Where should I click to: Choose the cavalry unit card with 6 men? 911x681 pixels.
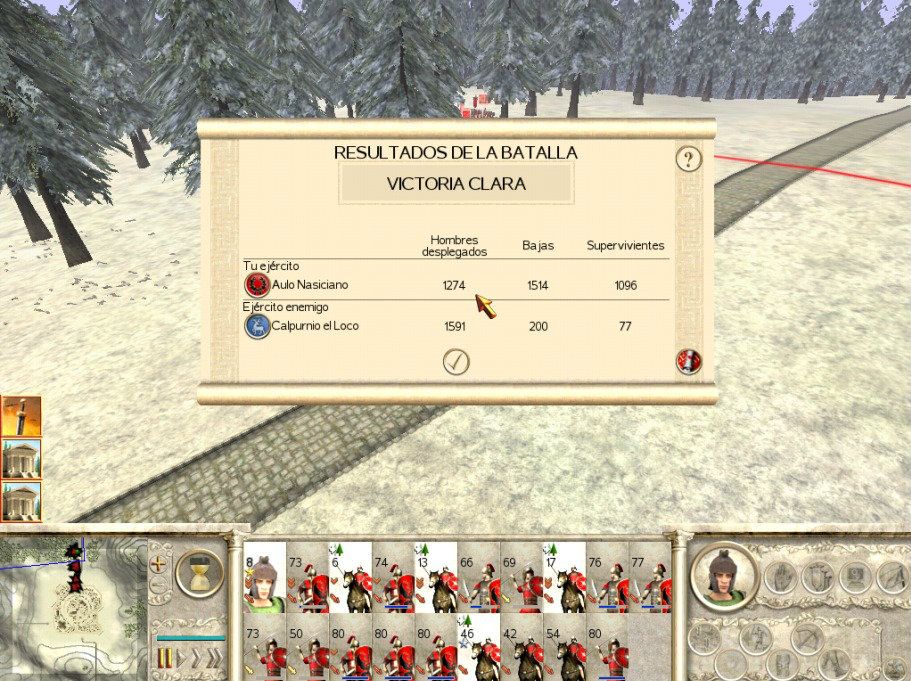(x=350, y=578)
